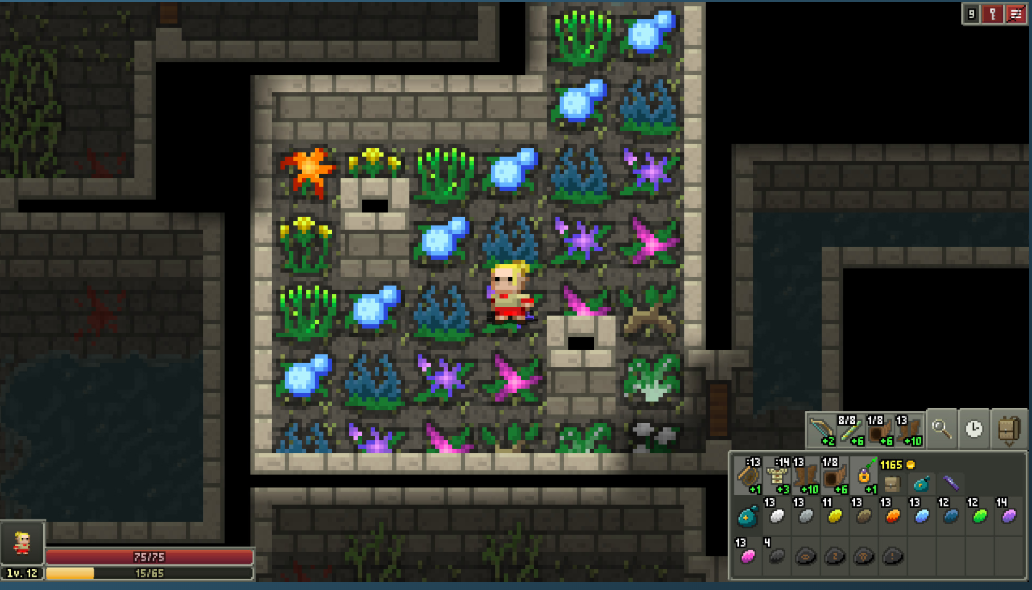The width and height of the screenshot is (1032, 590).
Task: Switch to the main backpack bag tab
Action: (892, 482)
